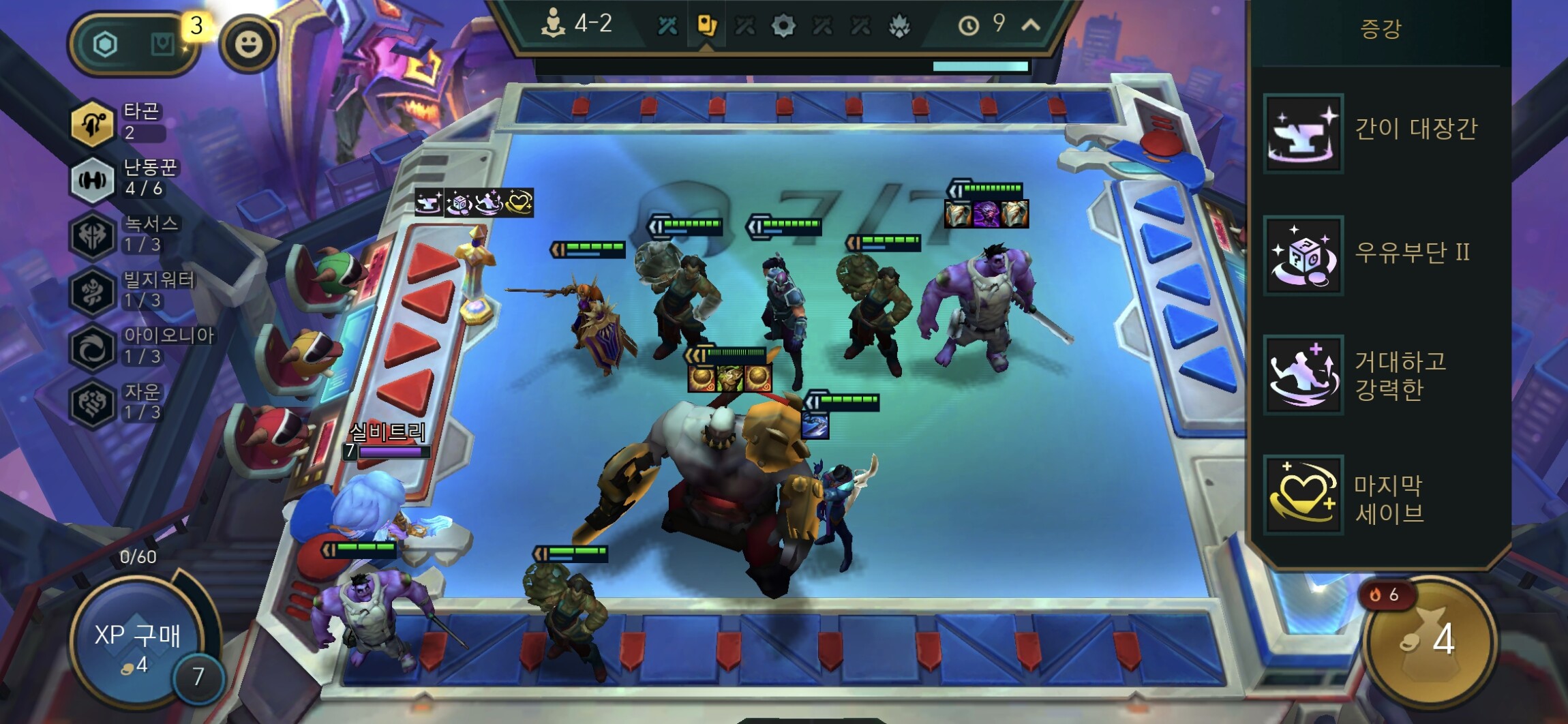Open the hexagon item panel toggle
This screenshot has width=1568, height=724.
(105, 45)
